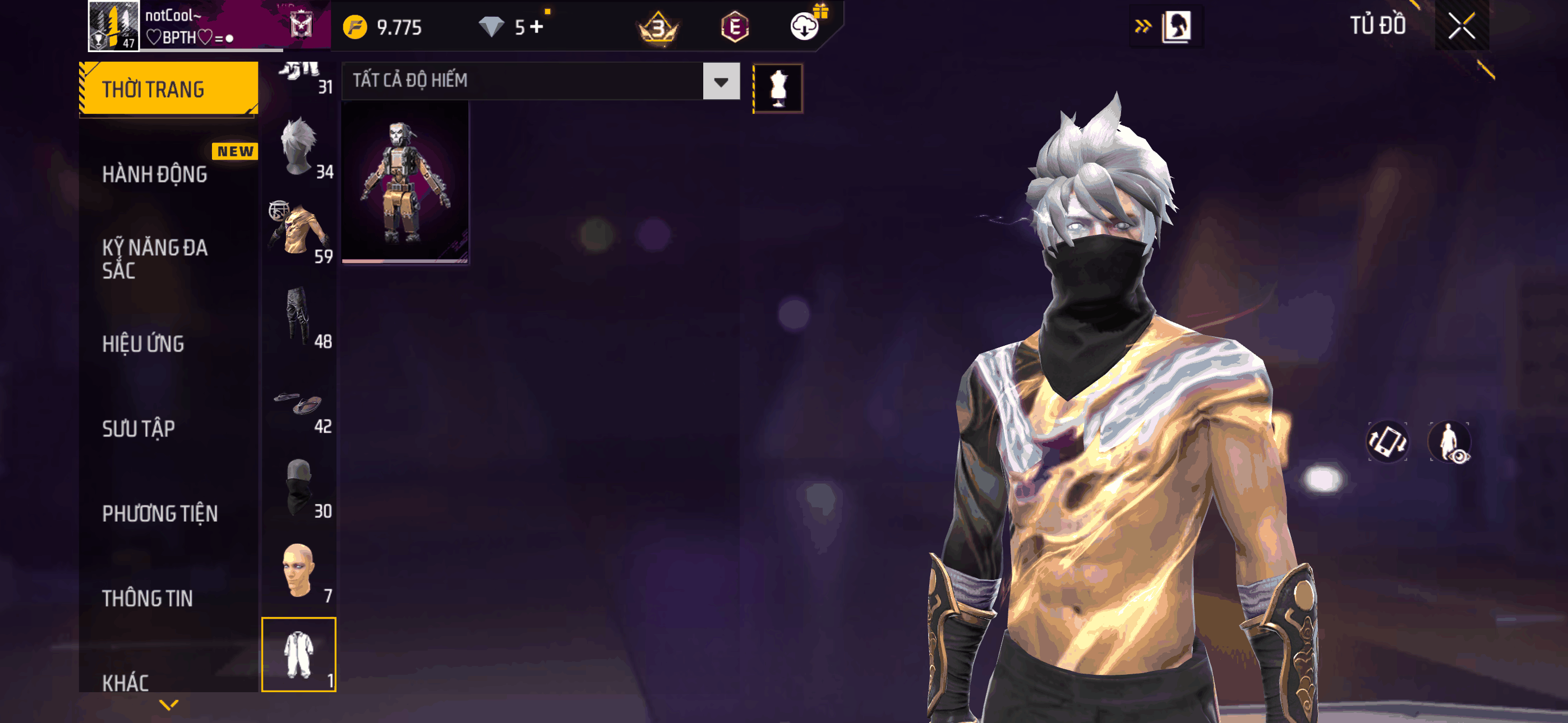Open the HIỆU ỨNG section

click(x=143, y=344)
